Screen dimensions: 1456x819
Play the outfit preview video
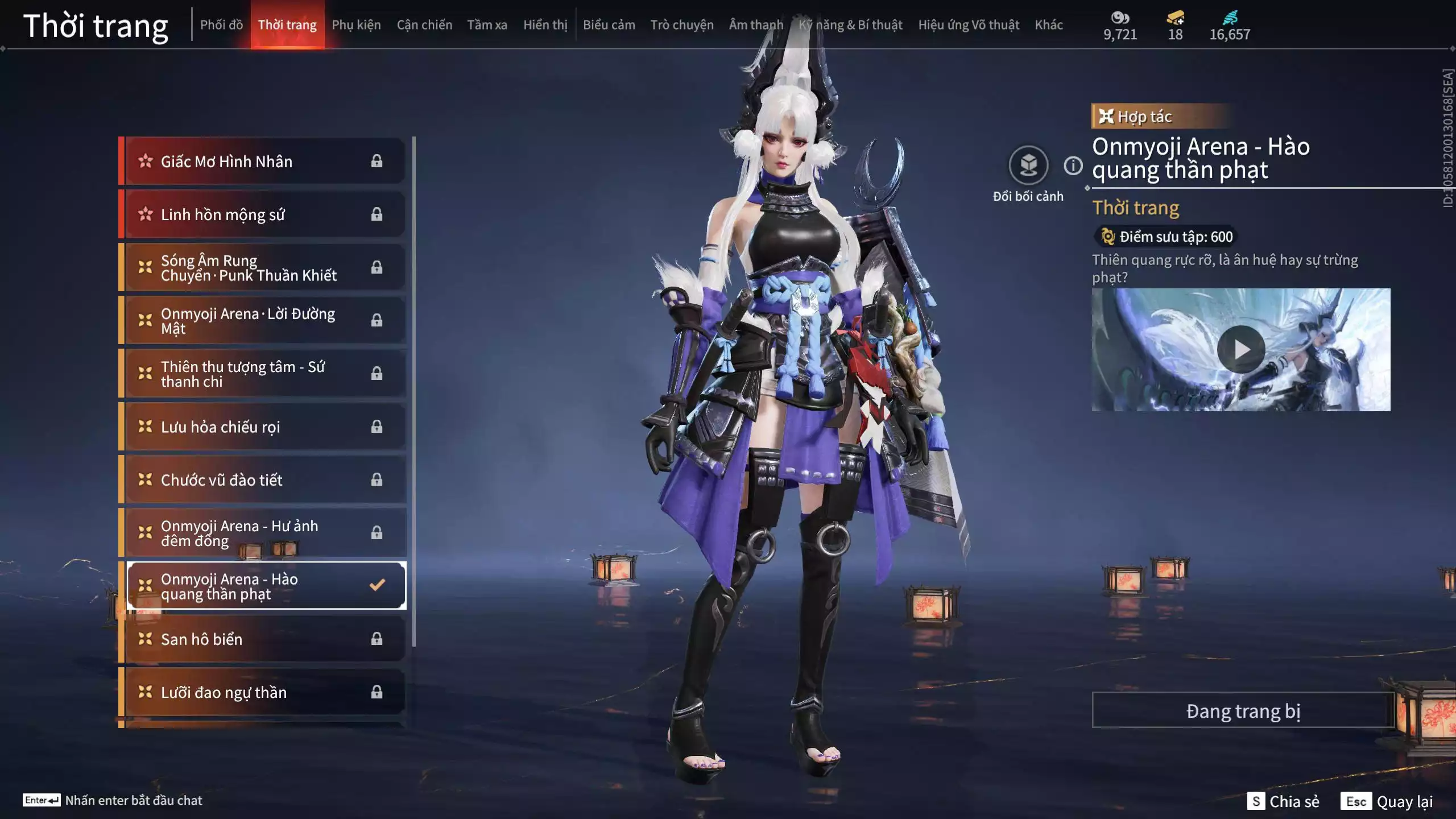click(1240, 349)
